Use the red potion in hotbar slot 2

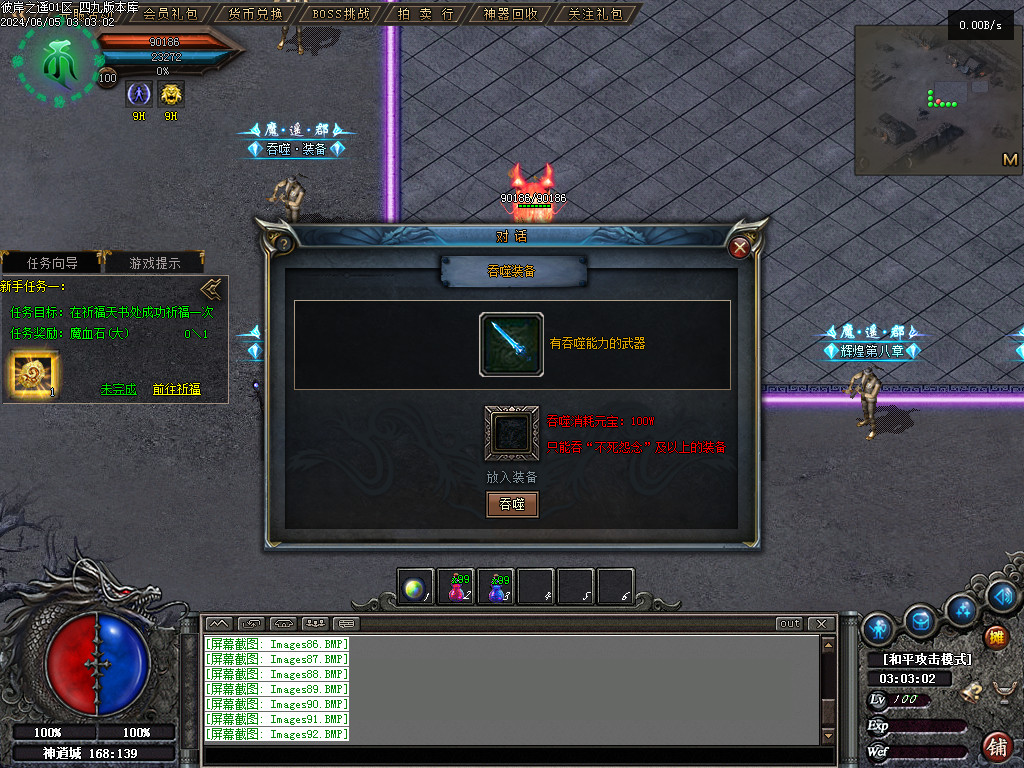(458, 588)
